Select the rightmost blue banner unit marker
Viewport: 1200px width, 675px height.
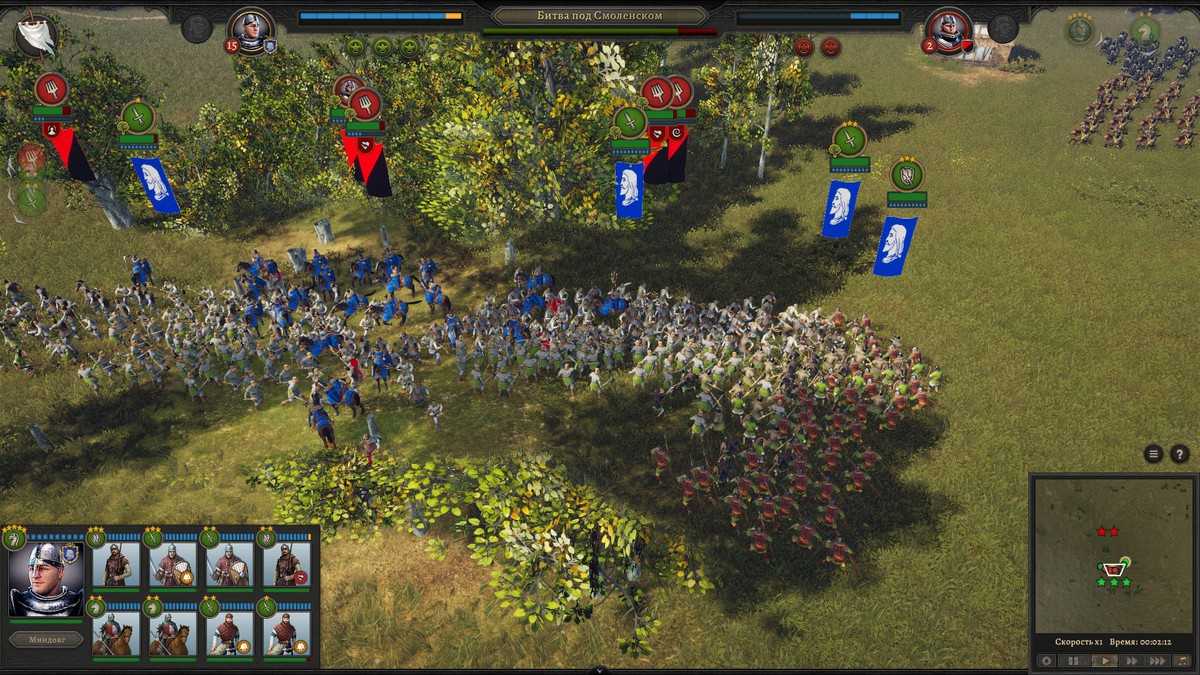(895, 243)
